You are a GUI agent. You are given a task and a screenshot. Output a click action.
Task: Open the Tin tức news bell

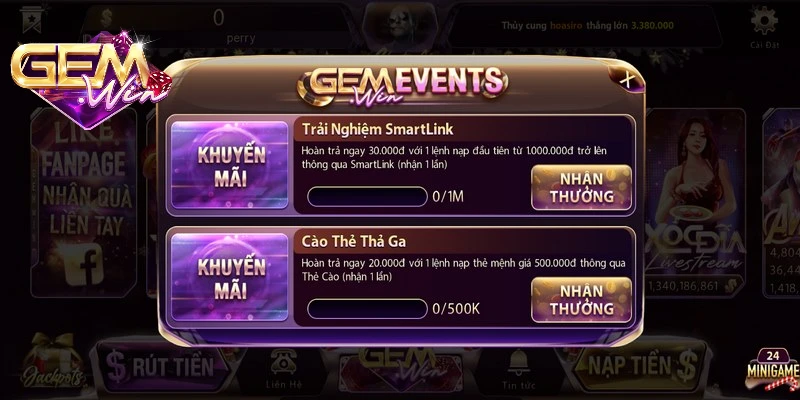(517, 368)
